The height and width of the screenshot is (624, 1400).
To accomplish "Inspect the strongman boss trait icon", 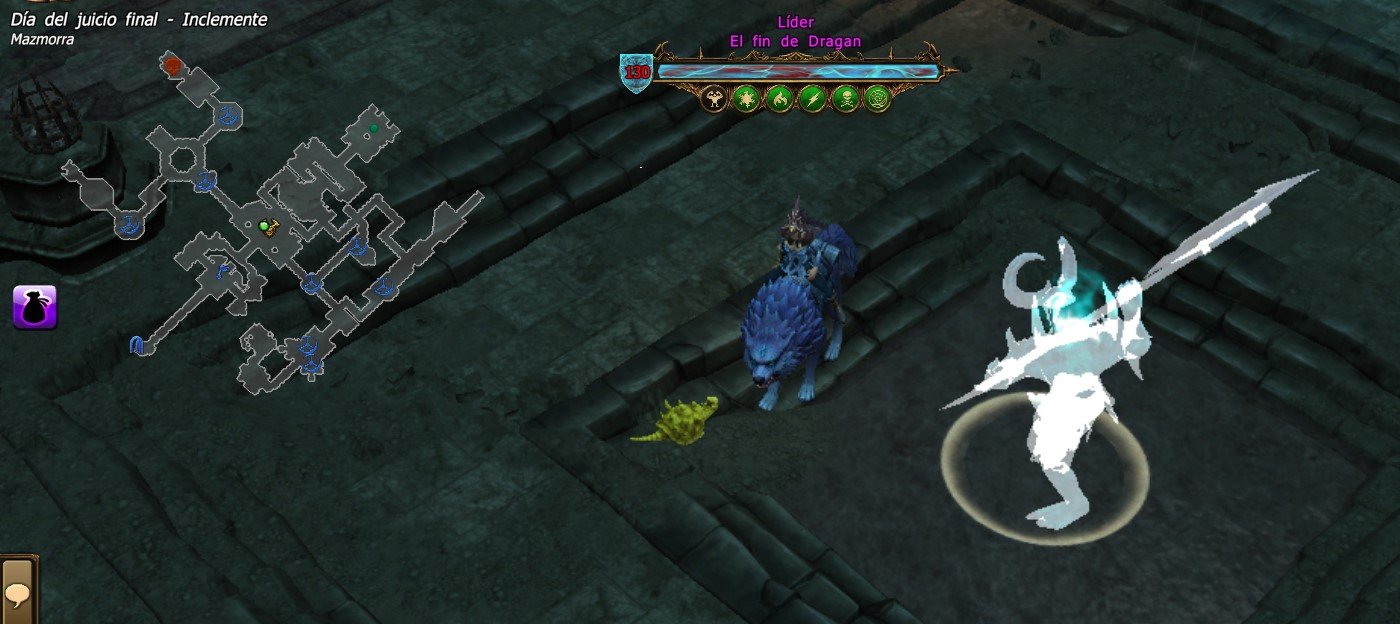I will pyautogui.click(x=714, y=98).
